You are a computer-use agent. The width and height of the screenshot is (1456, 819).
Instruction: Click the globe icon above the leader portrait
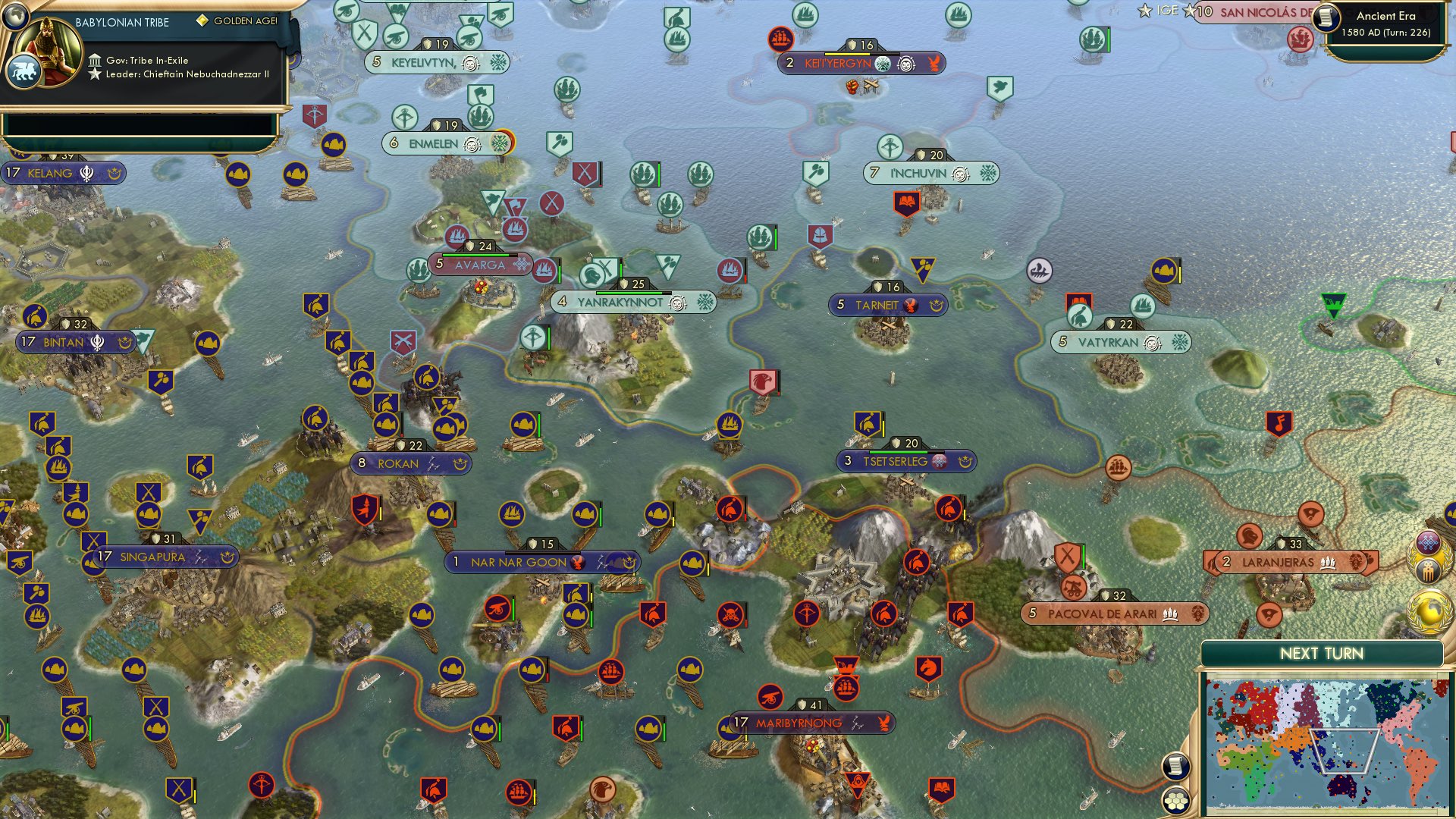[15, 14]
